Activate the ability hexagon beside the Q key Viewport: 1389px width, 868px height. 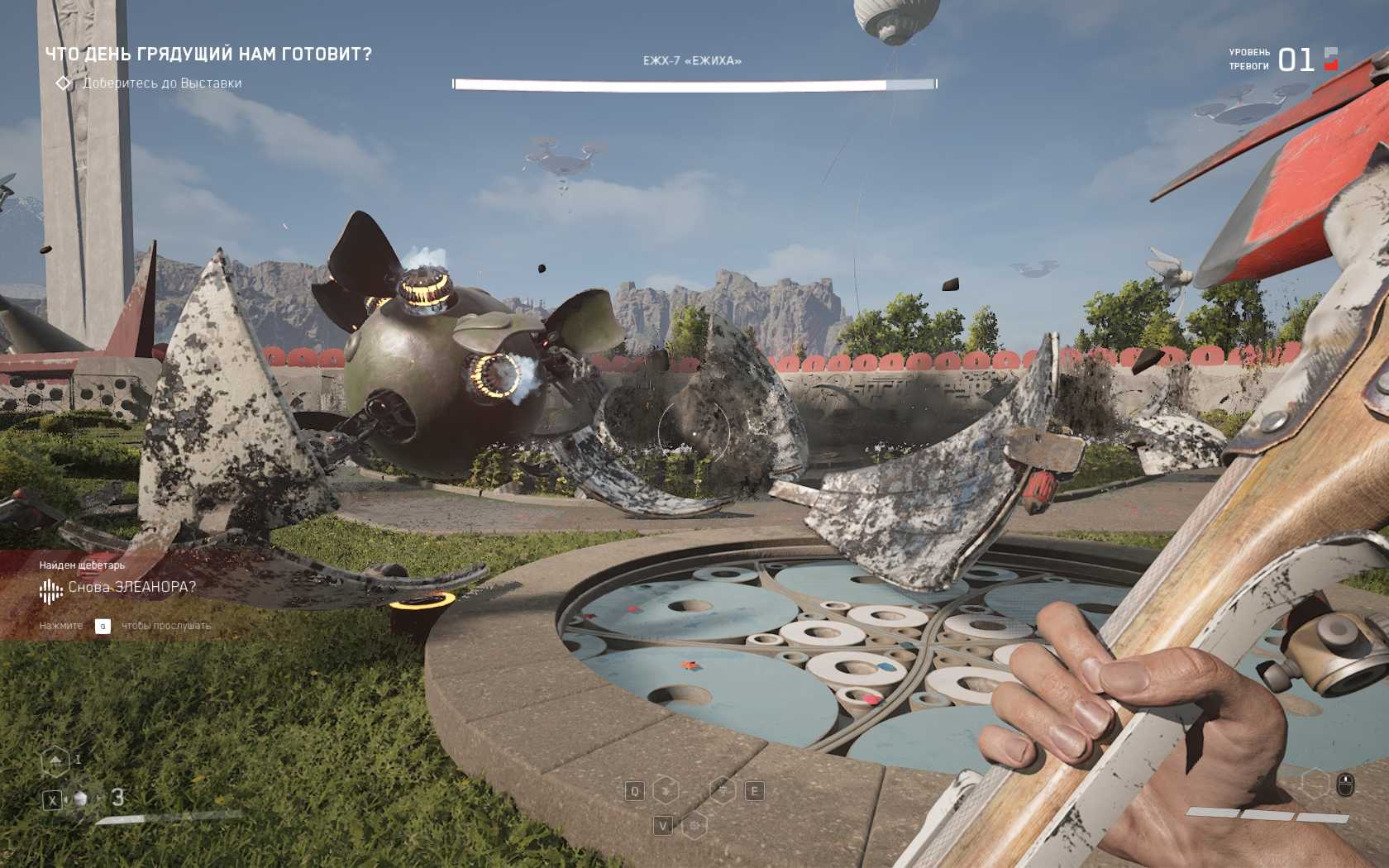click(x=666, y=791)
